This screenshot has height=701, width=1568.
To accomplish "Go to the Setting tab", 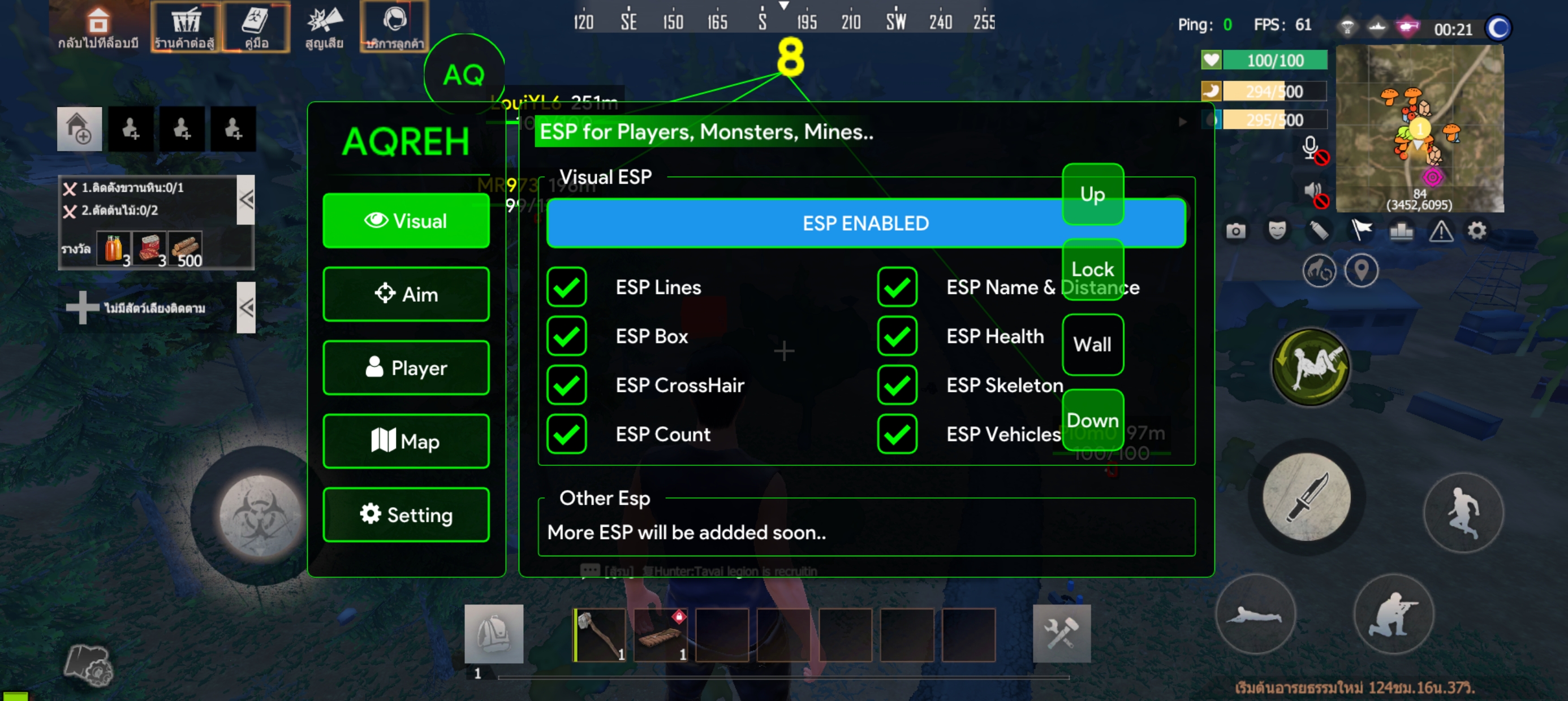I will coord(406,515).
